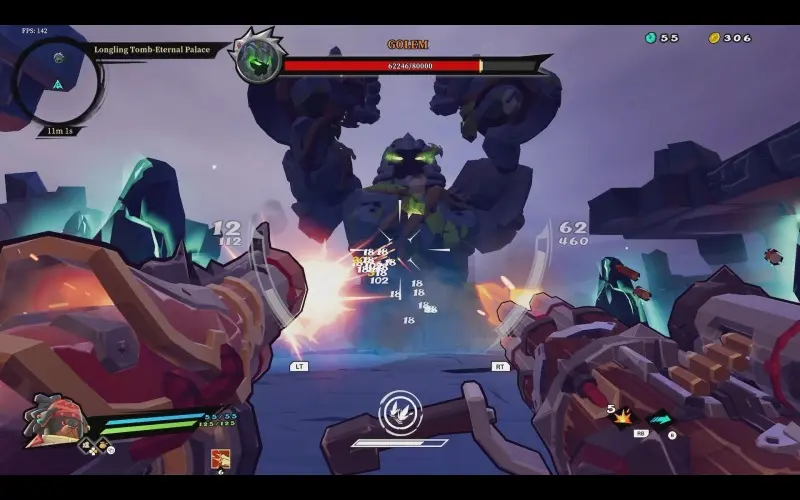Click the gold coin currency icon

(x=714, y=38)
